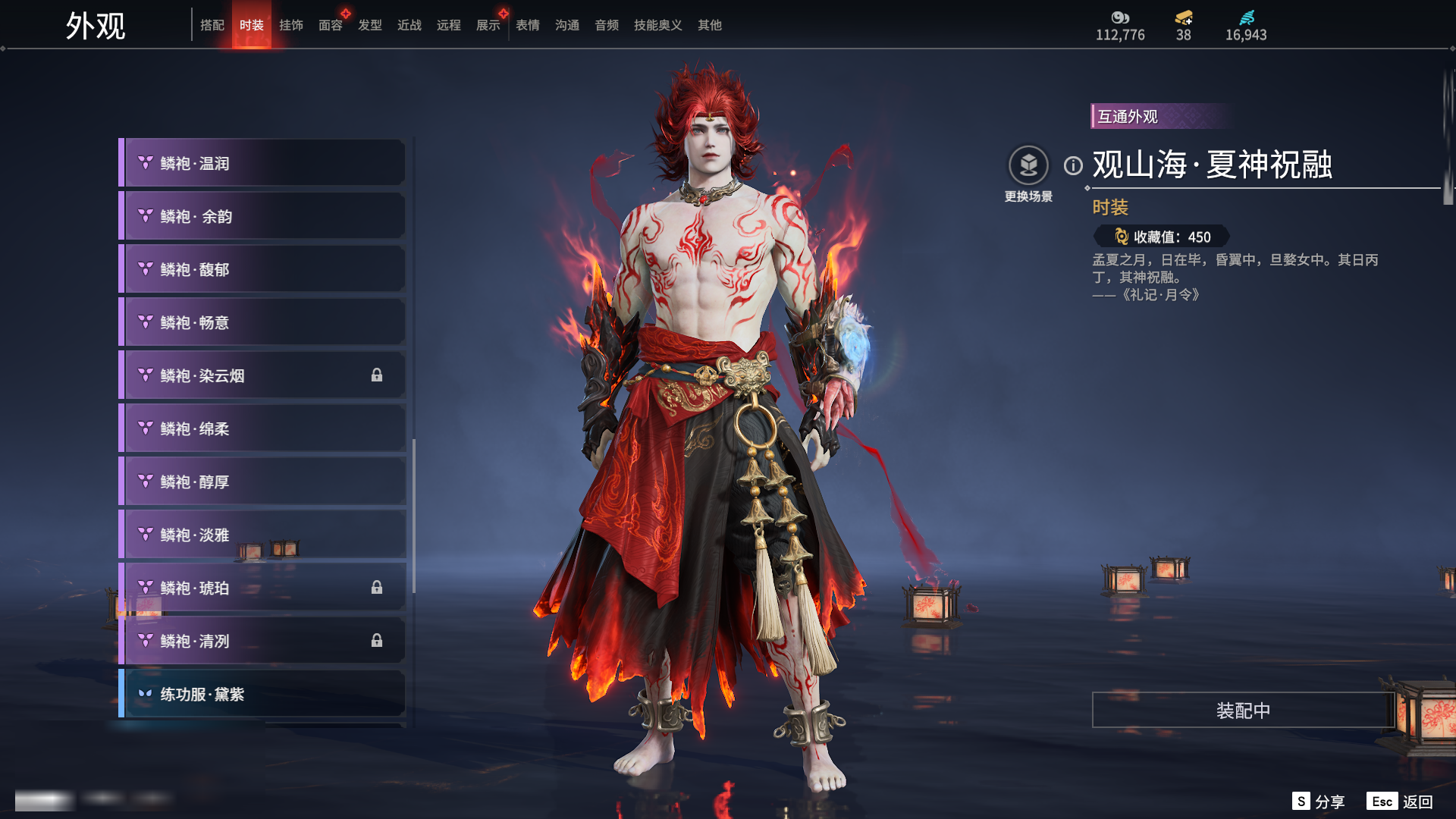
Task: Open the outfit info icon
Action: click(x=1073, y=165)
